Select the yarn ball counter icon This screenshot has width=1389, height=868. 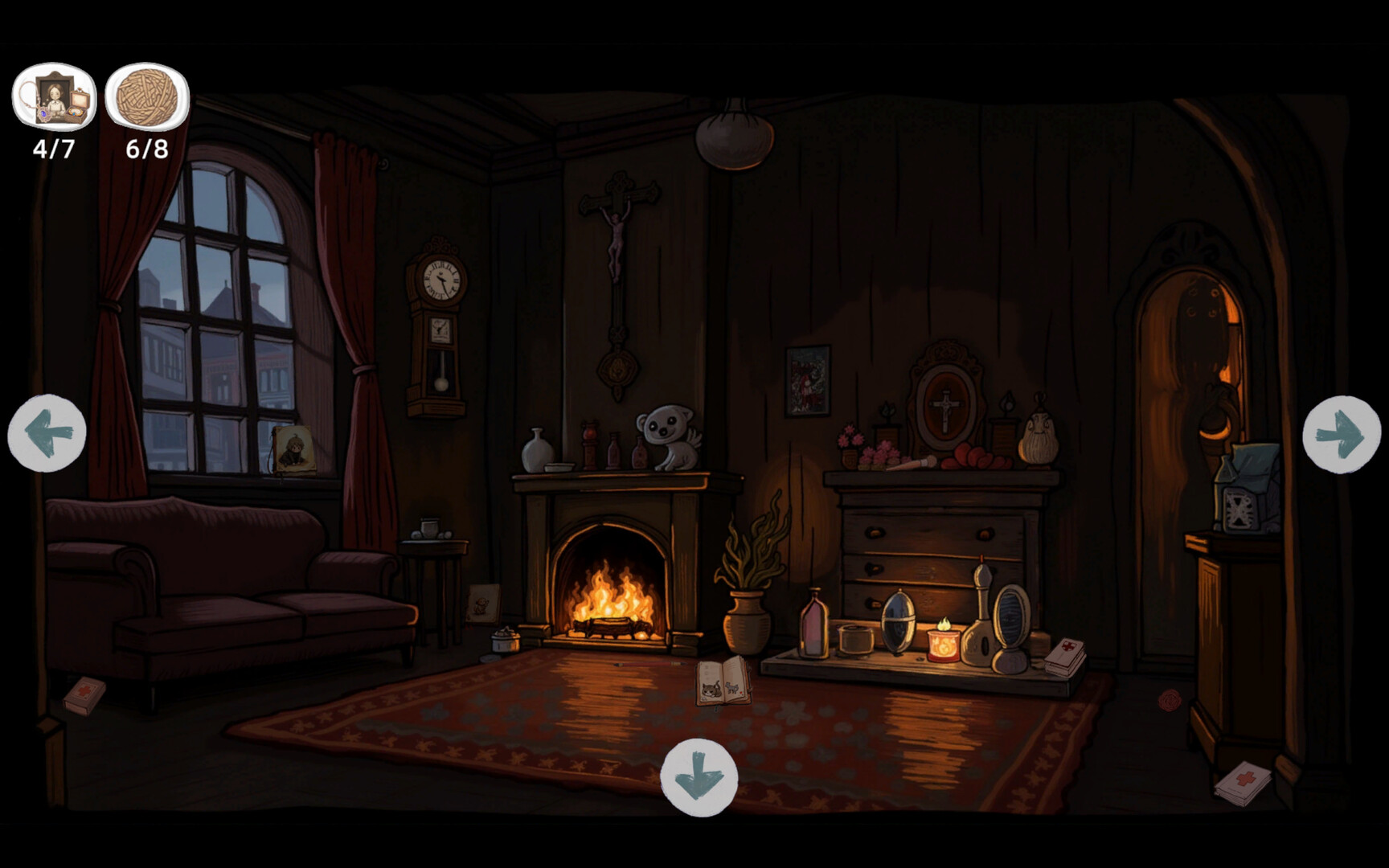tap(147, 97)
